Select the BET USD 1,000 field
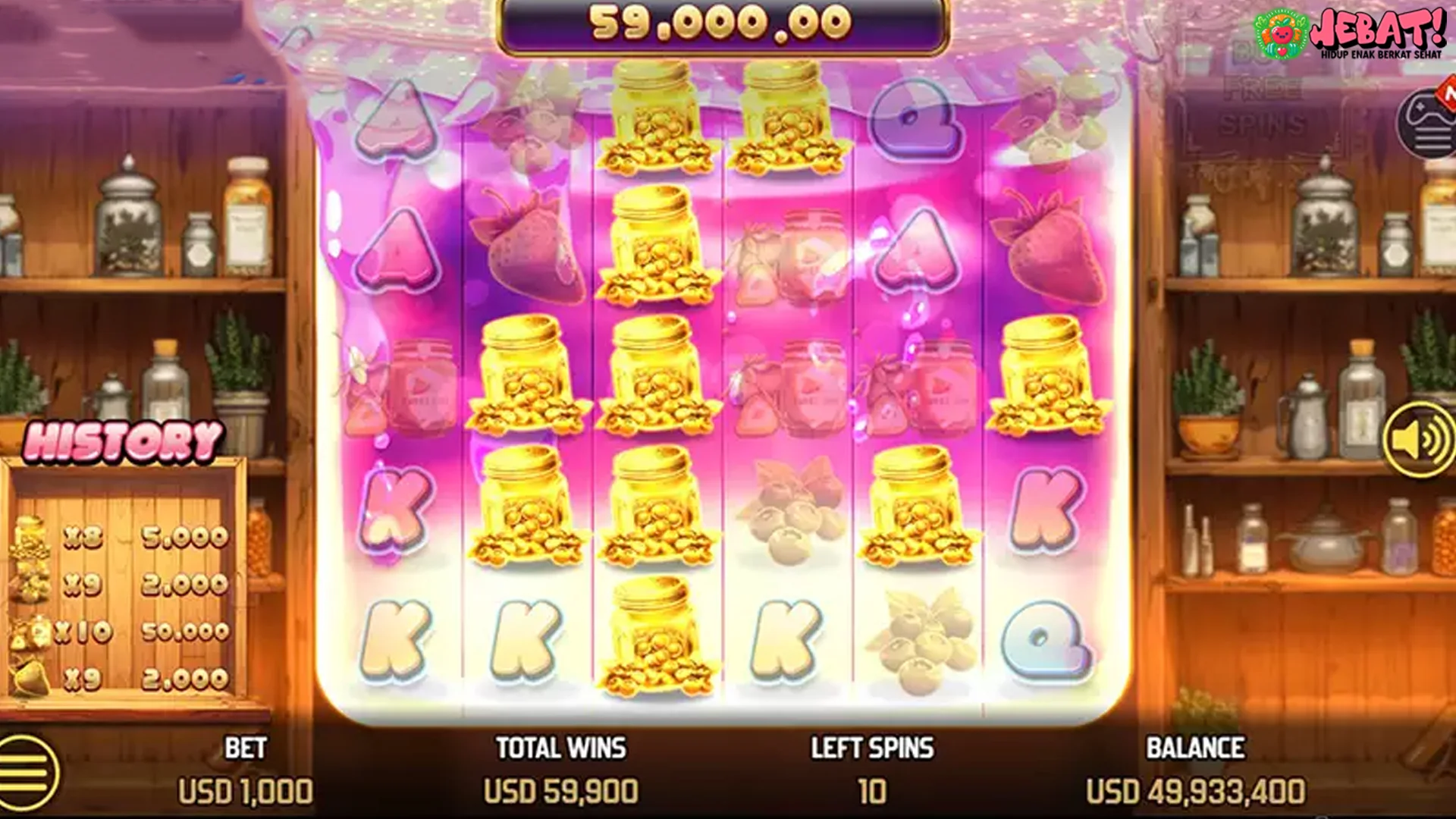This screenshot has height=819, width=1456. pos(245,770)
